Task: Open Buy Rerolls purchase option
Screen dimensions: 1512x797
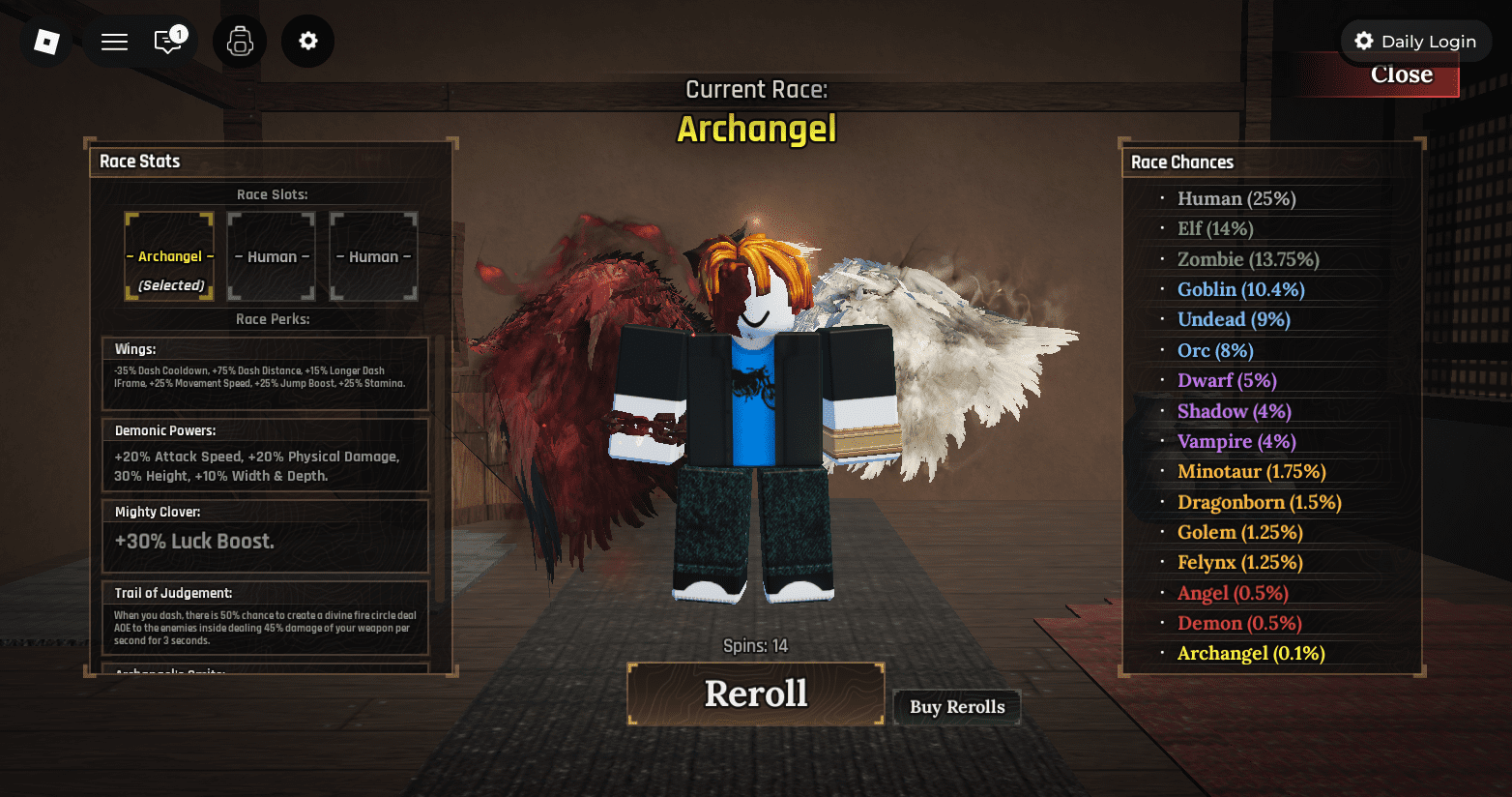Action: [957, 707]
